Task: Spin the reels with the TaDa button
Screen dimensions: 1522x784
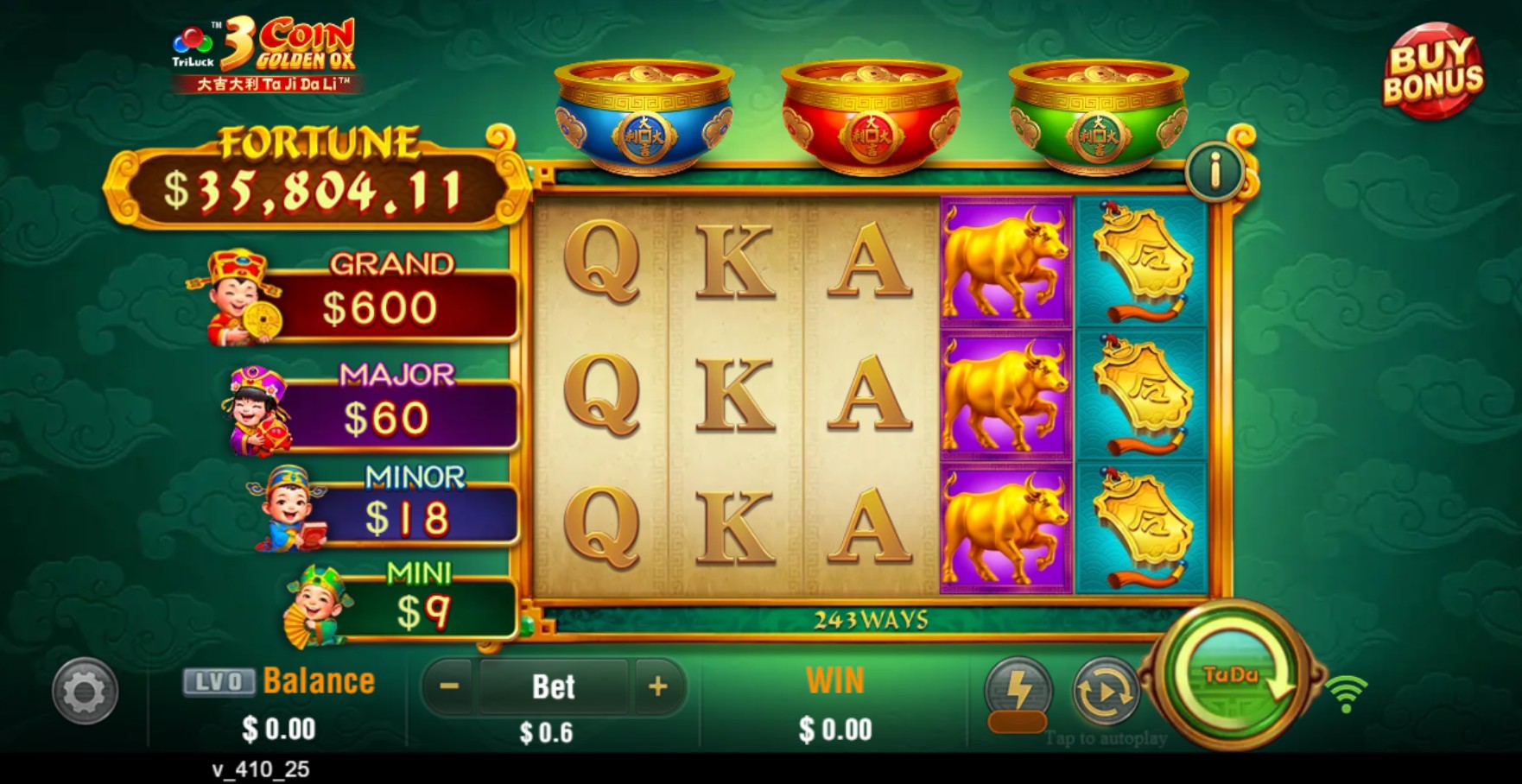Action: [x=1230, y=675]
